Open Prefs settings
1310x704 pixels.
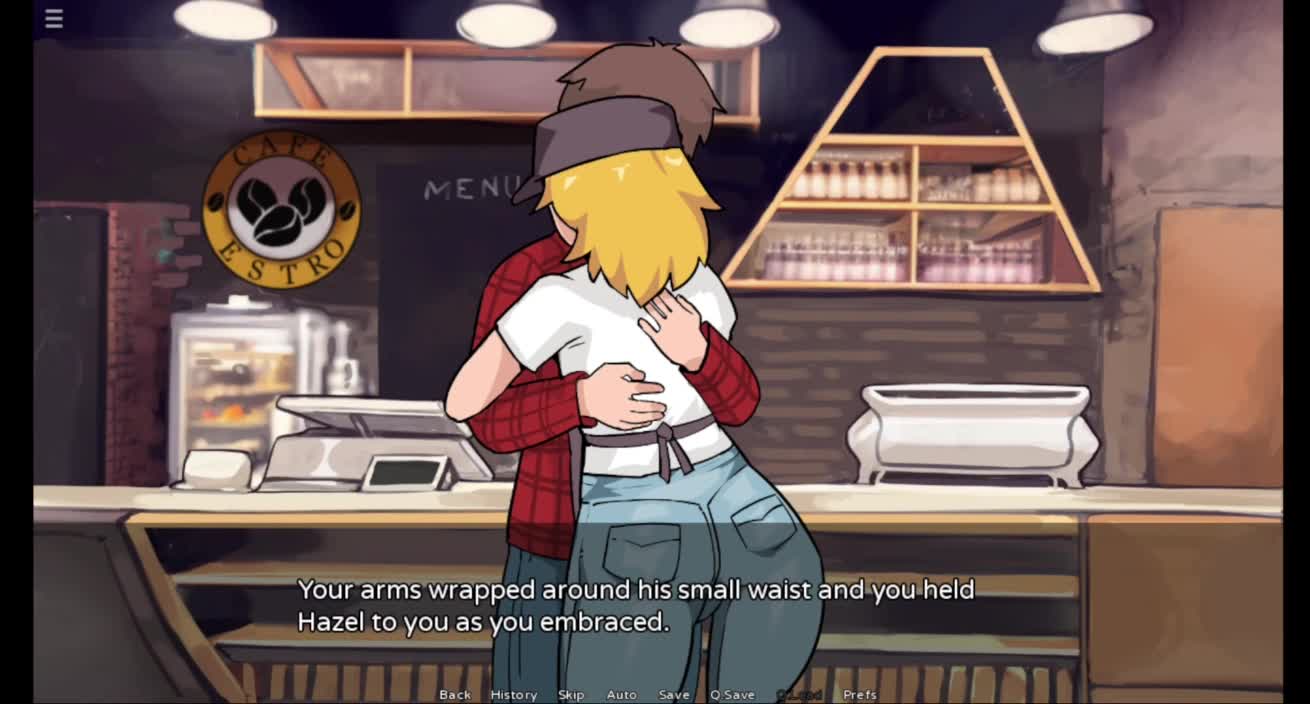point(860,695)
